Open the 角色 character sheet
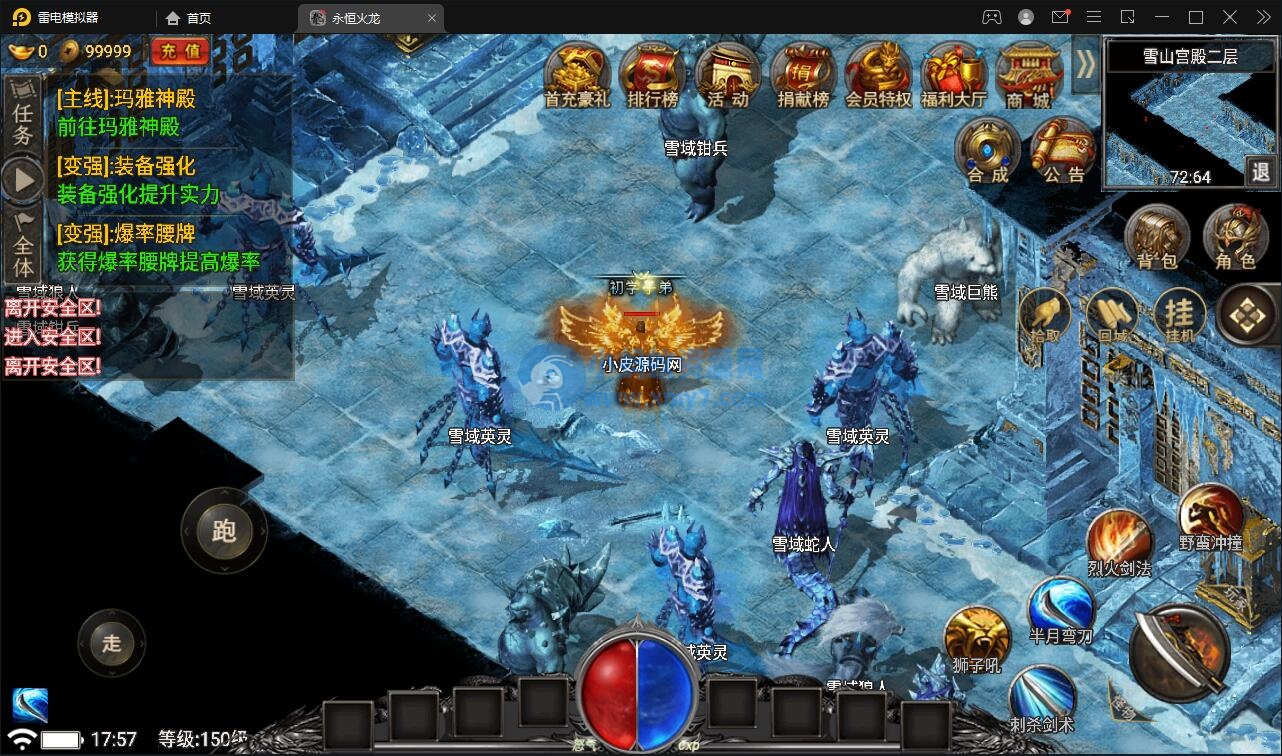 tap(1235, 240)
